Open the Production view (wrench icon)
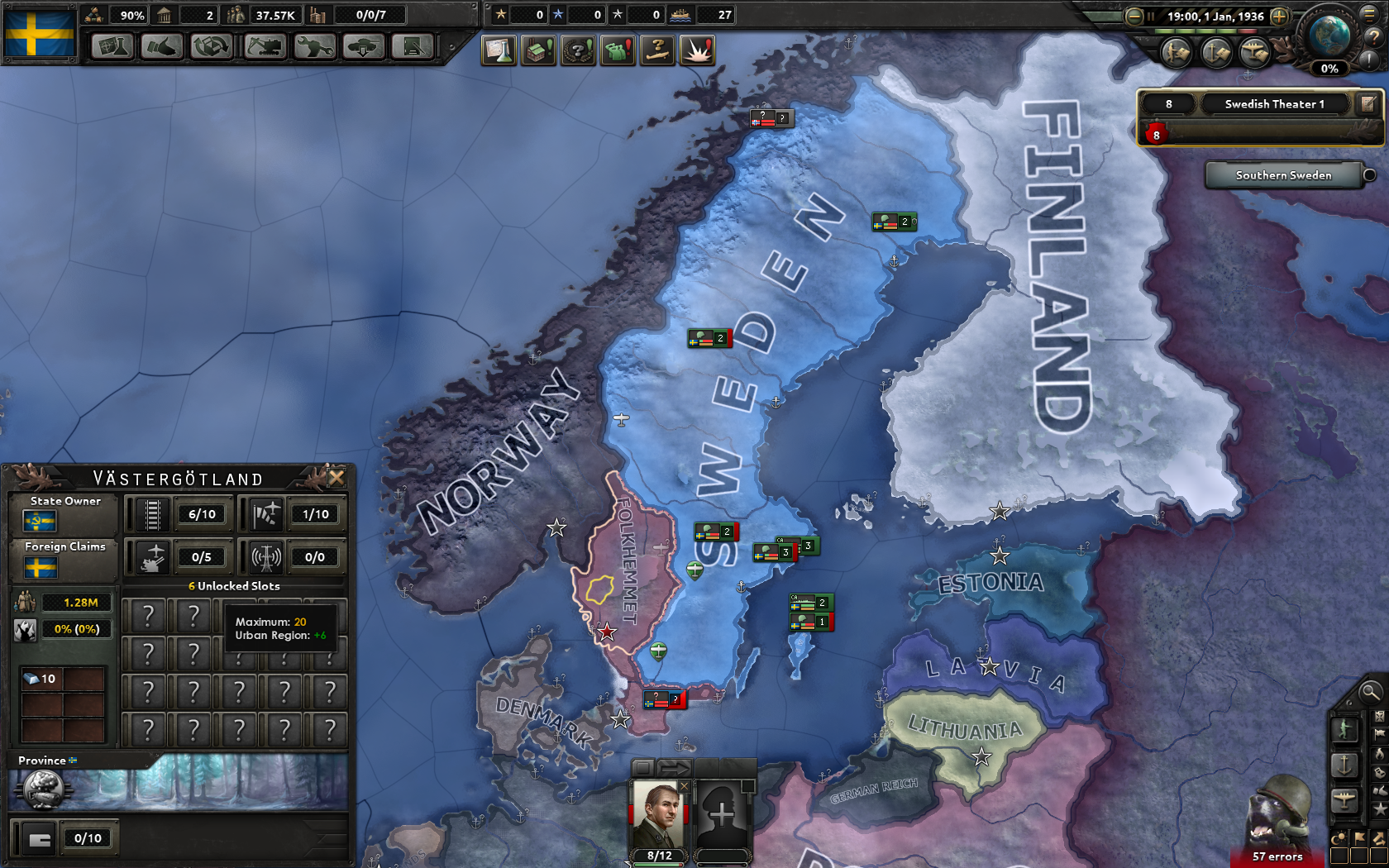The height and width of the screenshot is (868, 1389). (x=313, y=47)
